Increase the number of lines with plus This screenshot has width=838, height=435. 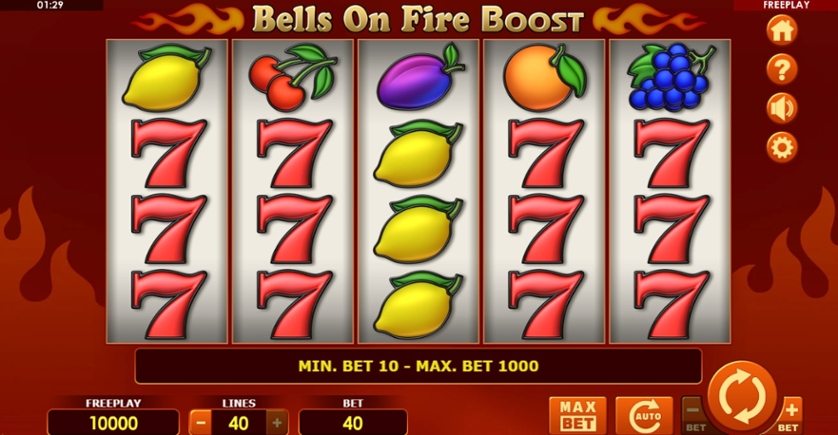(x=277, y=422)
